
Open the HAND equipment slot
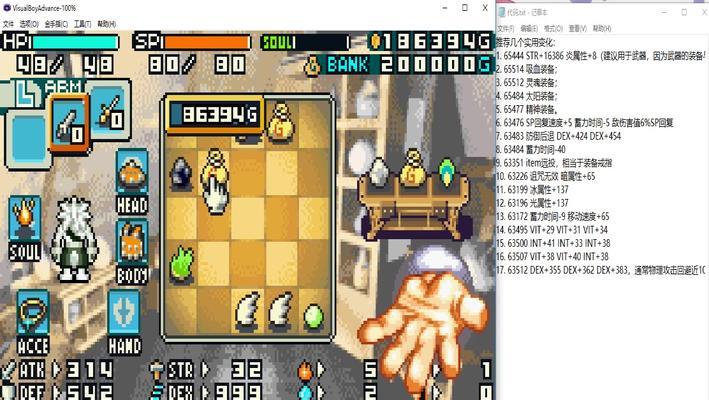[125, 322]
